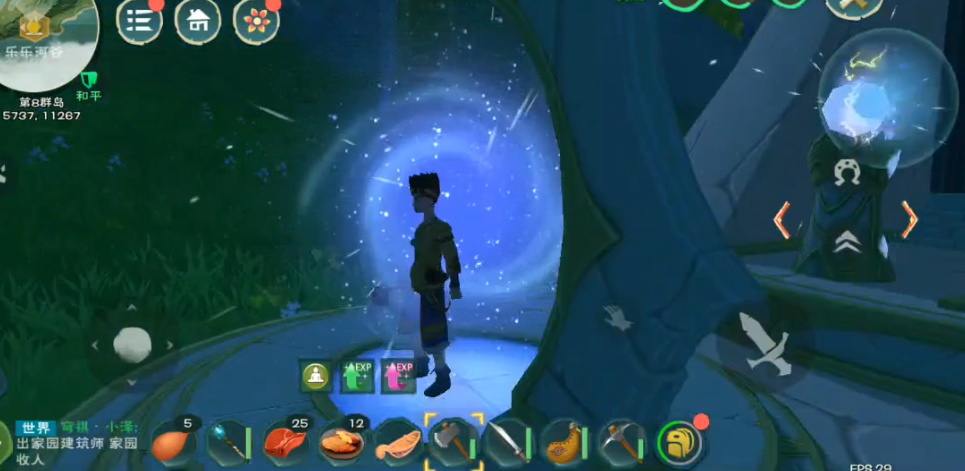Click the left orange arrow button
Image resolution: width=965 pixels, height=471 pixels.
click(x=782, y=219)
